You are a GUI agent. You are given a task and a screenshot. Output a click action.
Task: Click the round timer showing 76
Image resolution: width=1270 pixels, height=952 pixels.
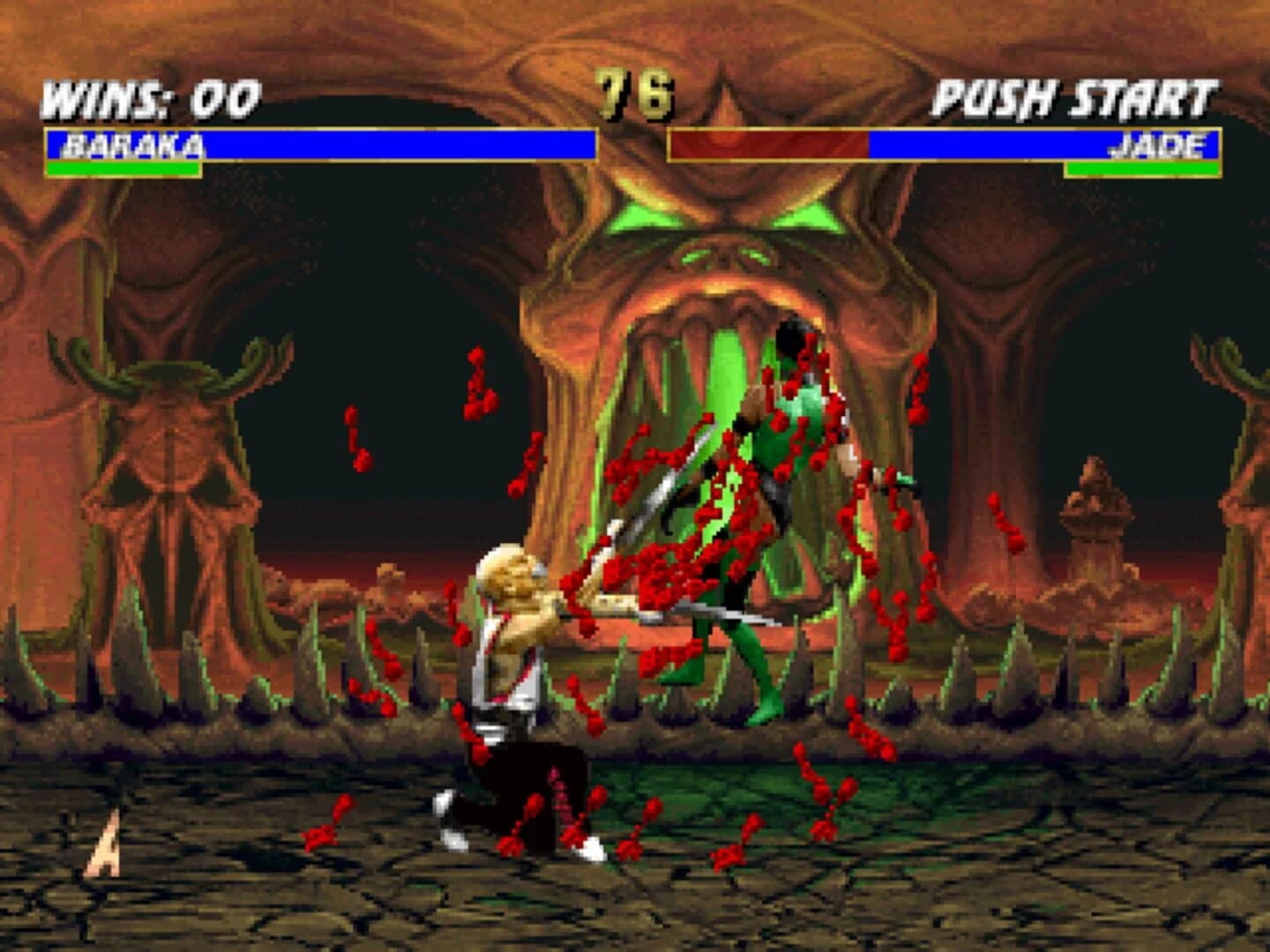(633, 93)
